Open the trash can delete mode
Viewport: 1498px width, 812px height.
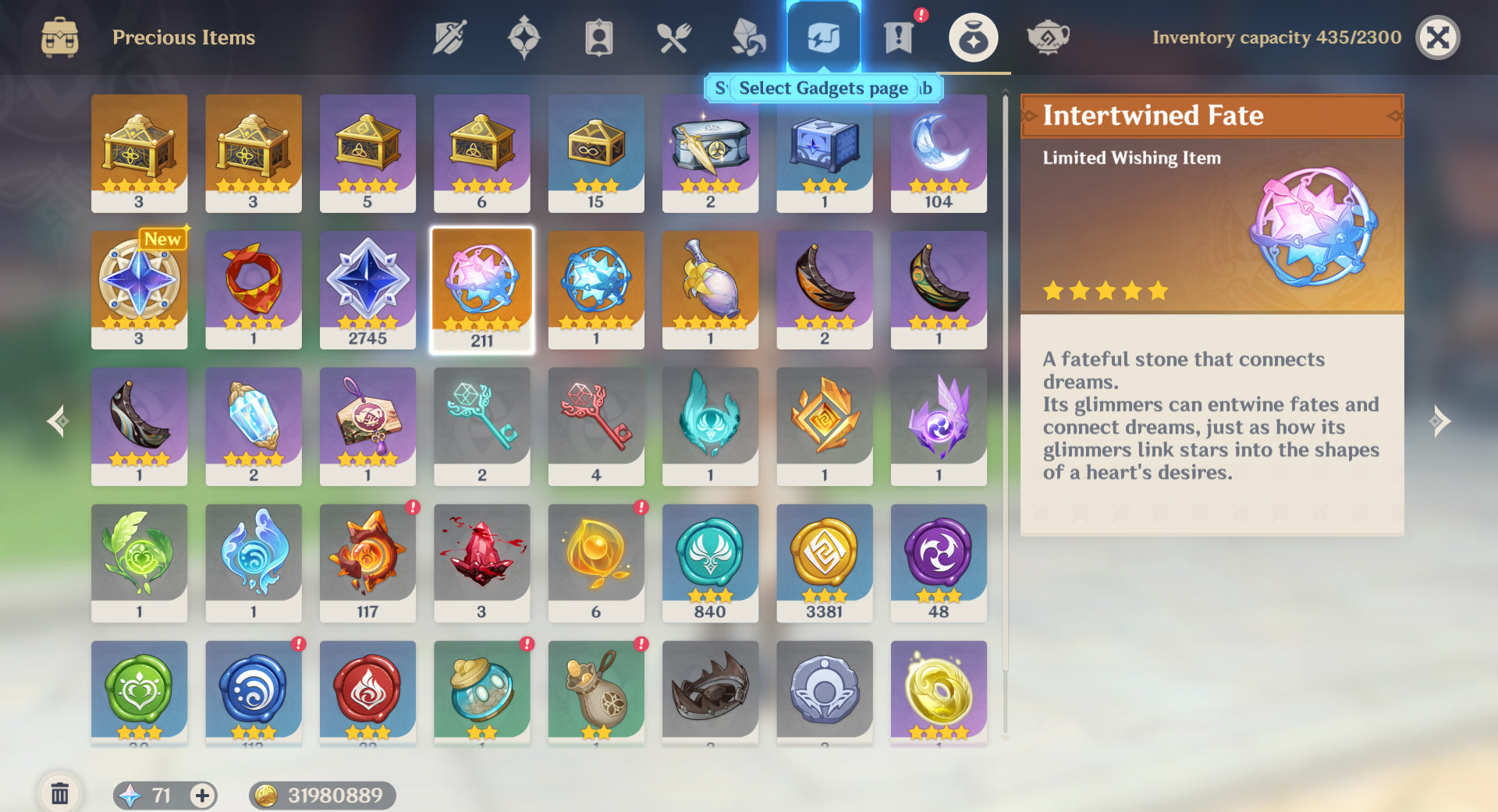coord(59,794)
